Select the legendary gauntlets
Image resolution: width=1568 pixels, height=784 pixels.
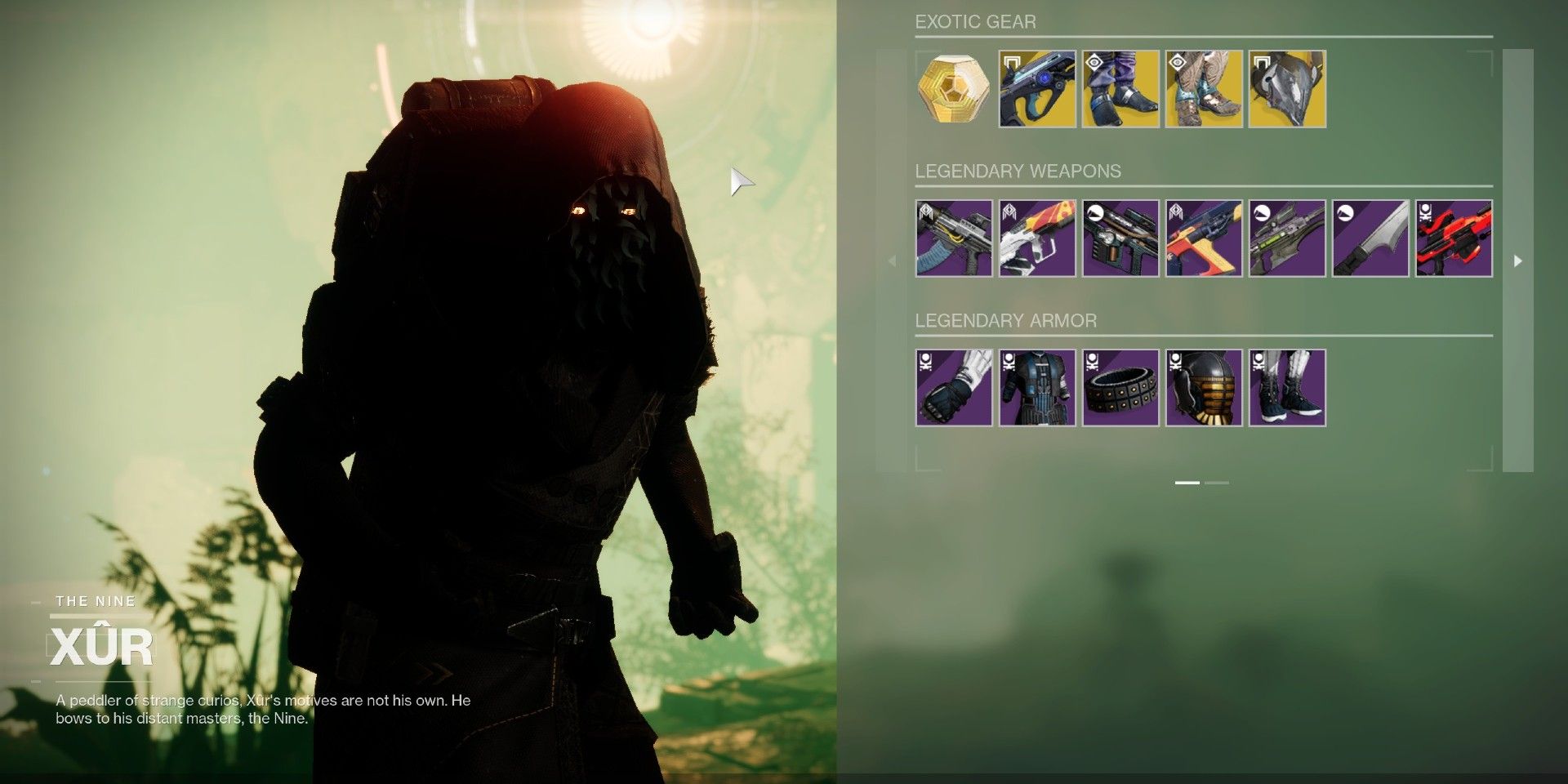click(x=953, y=387)
